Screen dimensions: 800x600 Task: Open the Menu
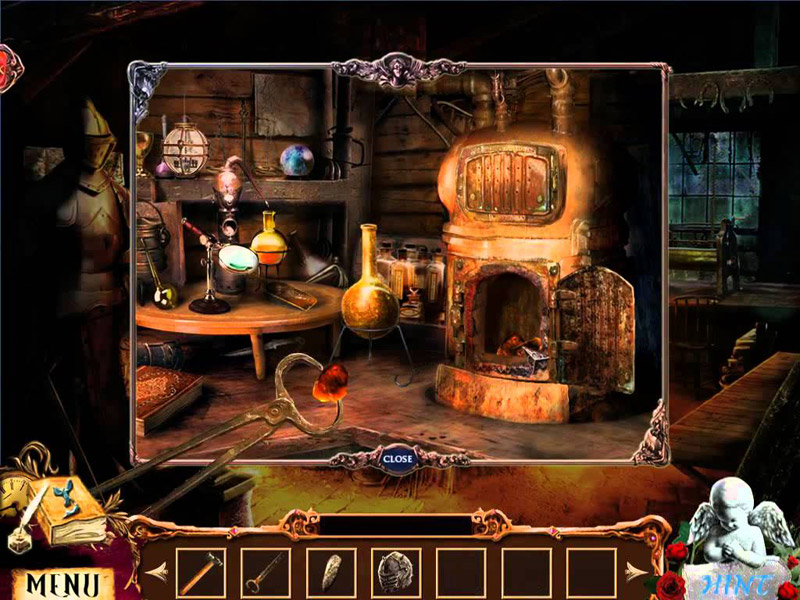pos(62,583)
